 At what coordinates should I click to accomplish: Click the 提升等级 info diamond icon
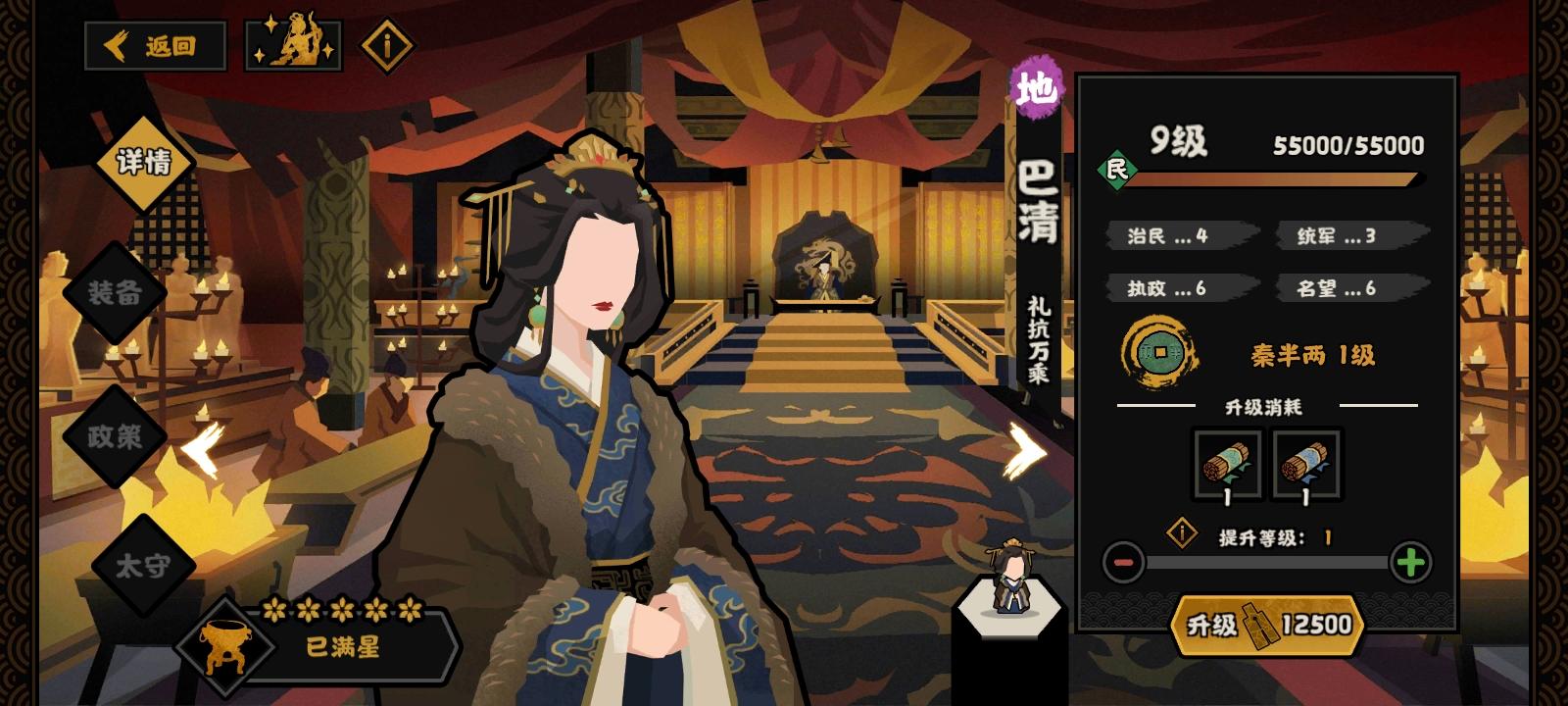[x=1183, y=532]
